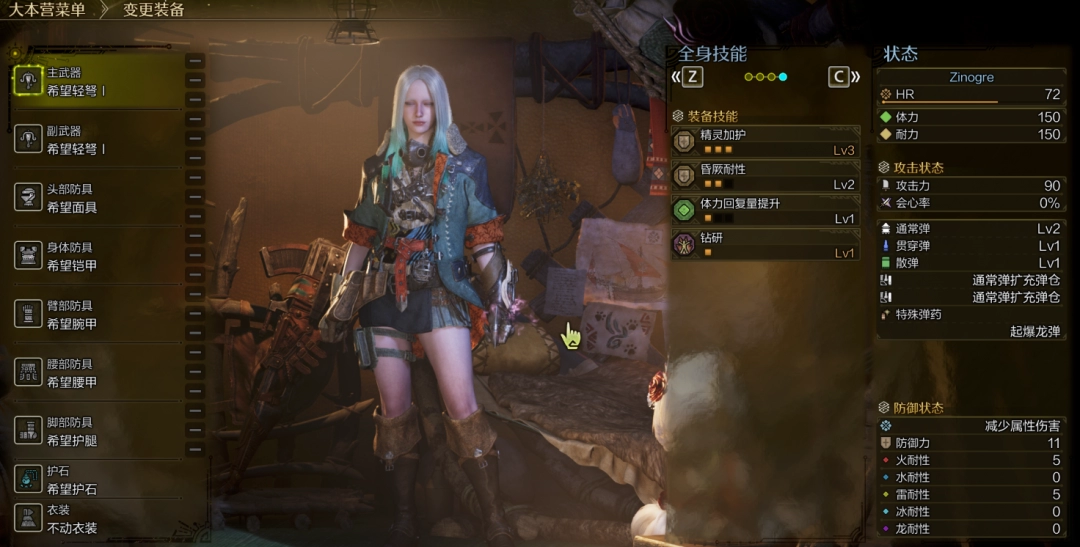Choose the talisman slot 希望护石
Image resolution: width=1080 pixels, height=547 pixels.
95,480
